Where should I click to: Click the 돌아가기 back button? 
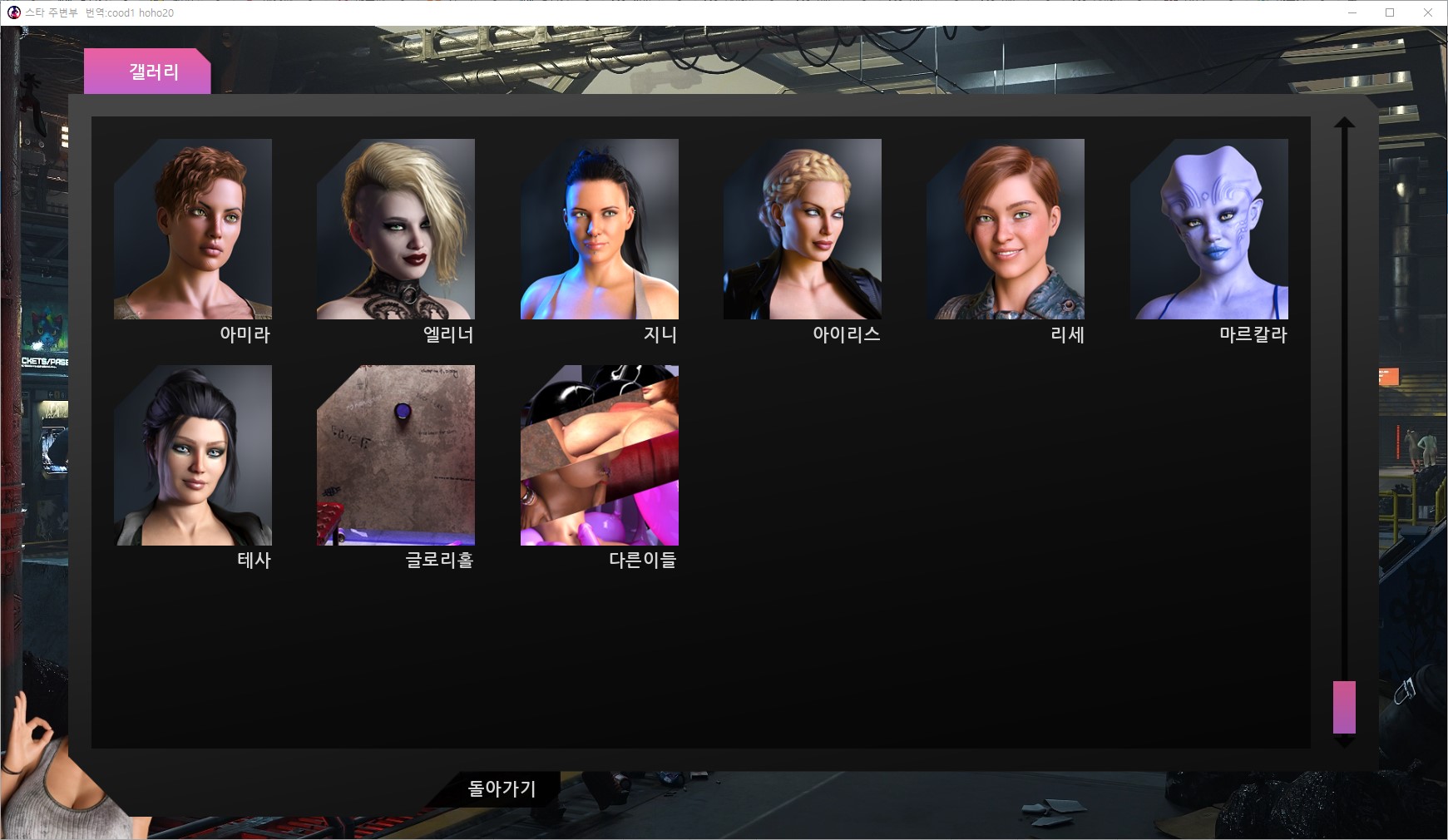coord(502,788)
